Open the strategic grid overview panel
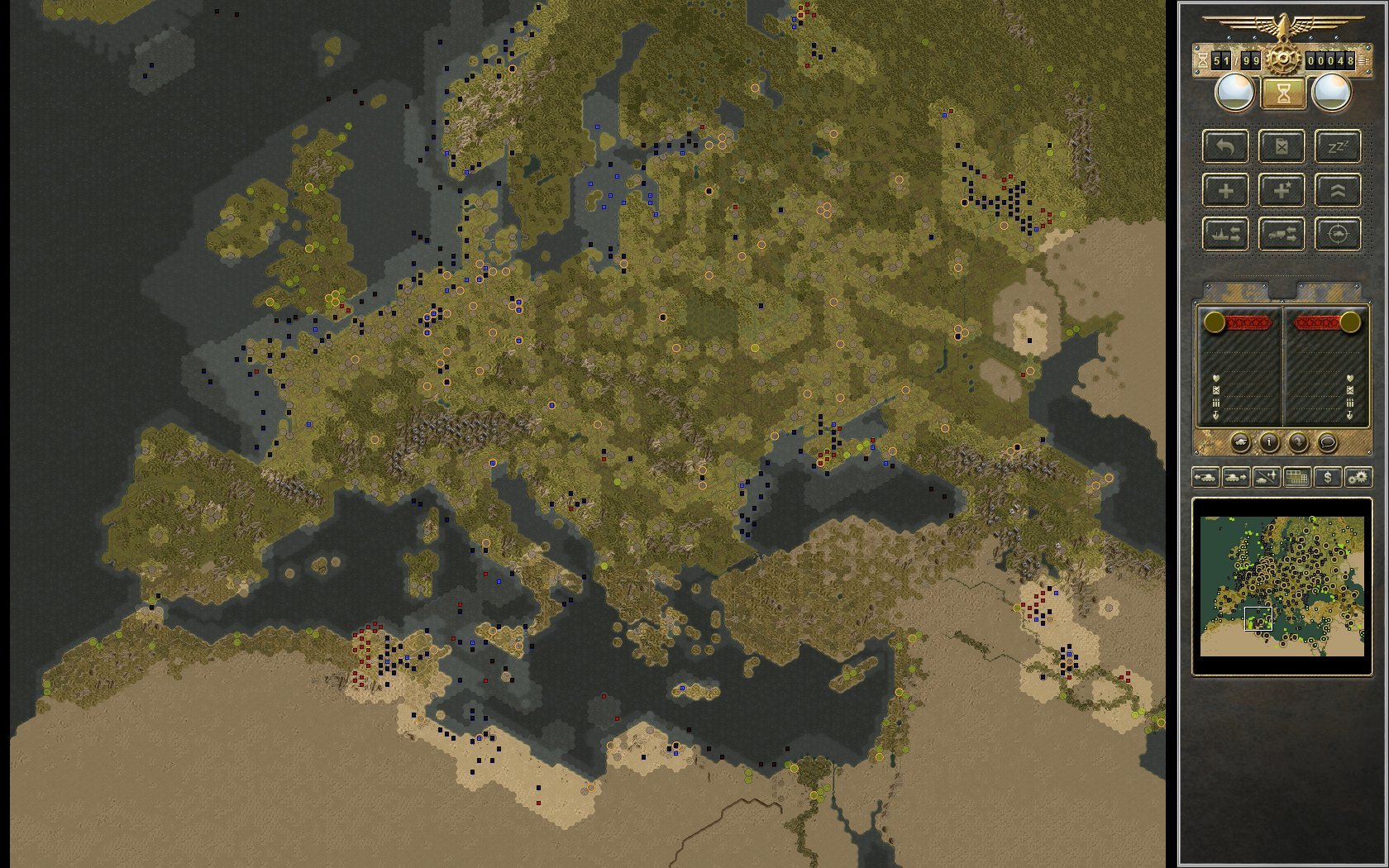This screenshot has width=1389, height=868. (x=1296, y=477)
